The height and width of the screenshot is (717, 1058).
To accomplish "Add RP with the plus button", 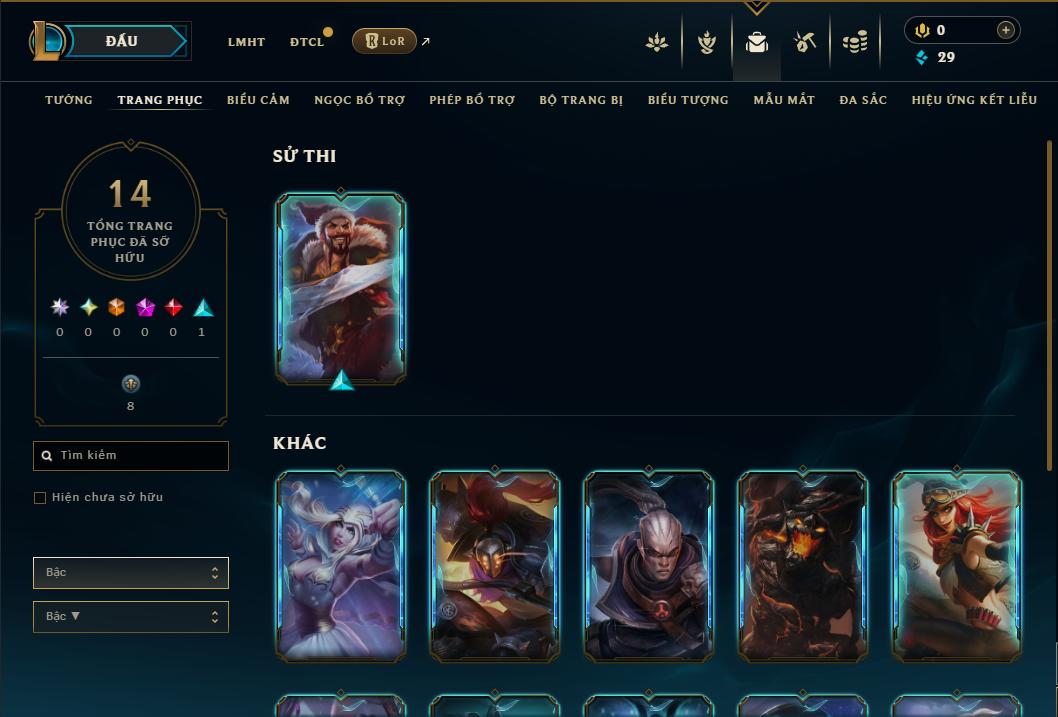I will point(1005,31).
